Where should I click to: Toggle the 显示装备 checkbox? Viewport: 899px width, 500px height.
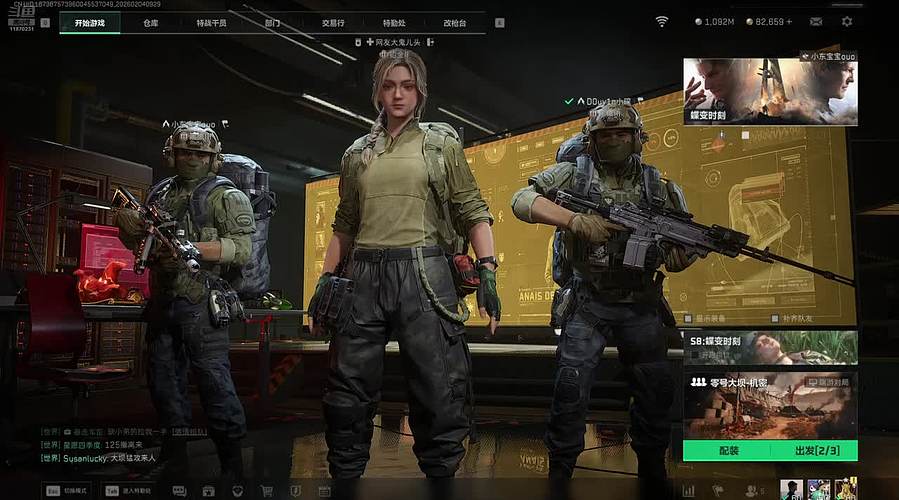tap(689, 319)
